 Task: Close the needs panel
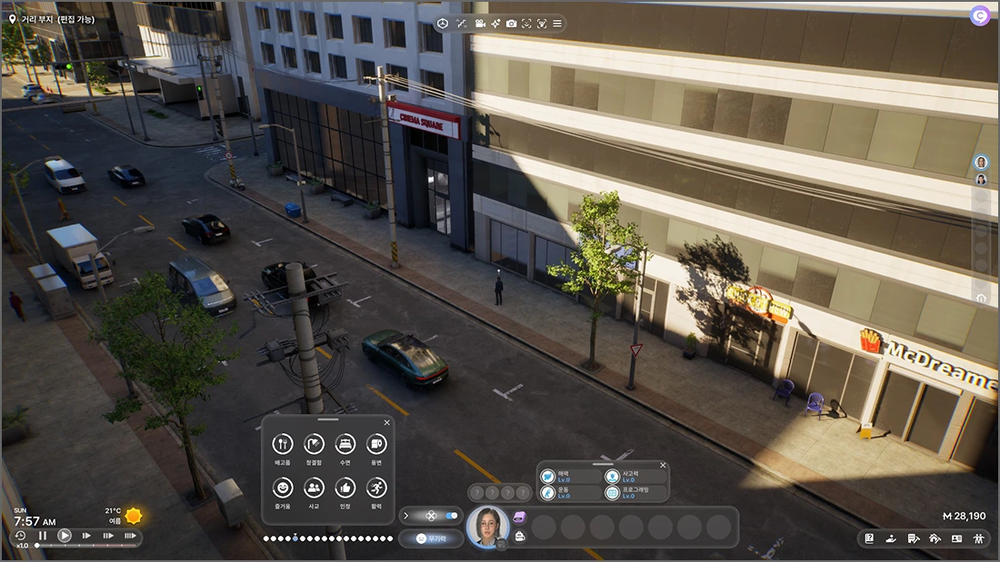point(386,423)
